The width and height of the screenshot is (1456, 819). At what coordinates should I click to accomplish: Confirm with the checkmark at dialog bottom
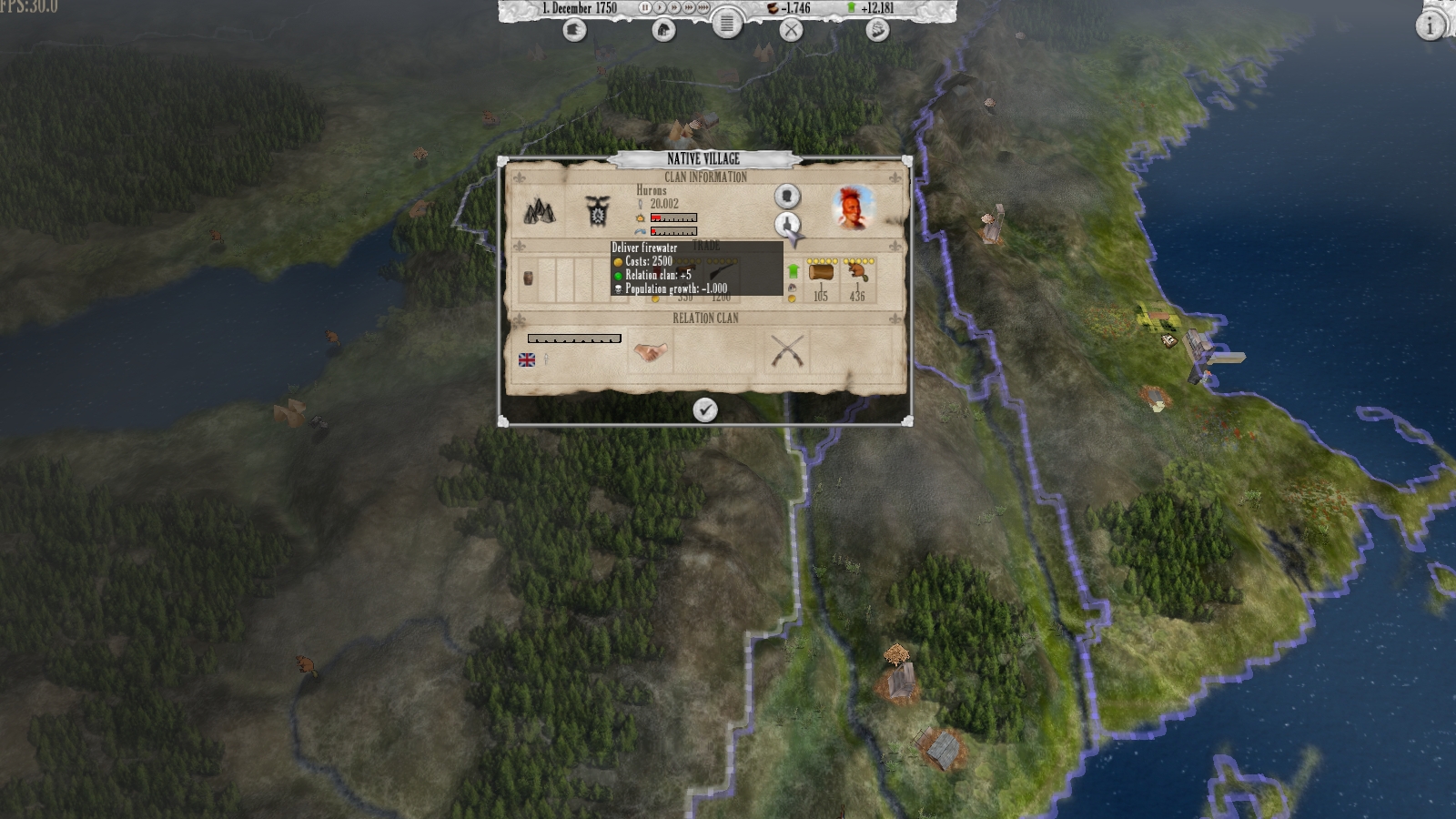[704, 409]
